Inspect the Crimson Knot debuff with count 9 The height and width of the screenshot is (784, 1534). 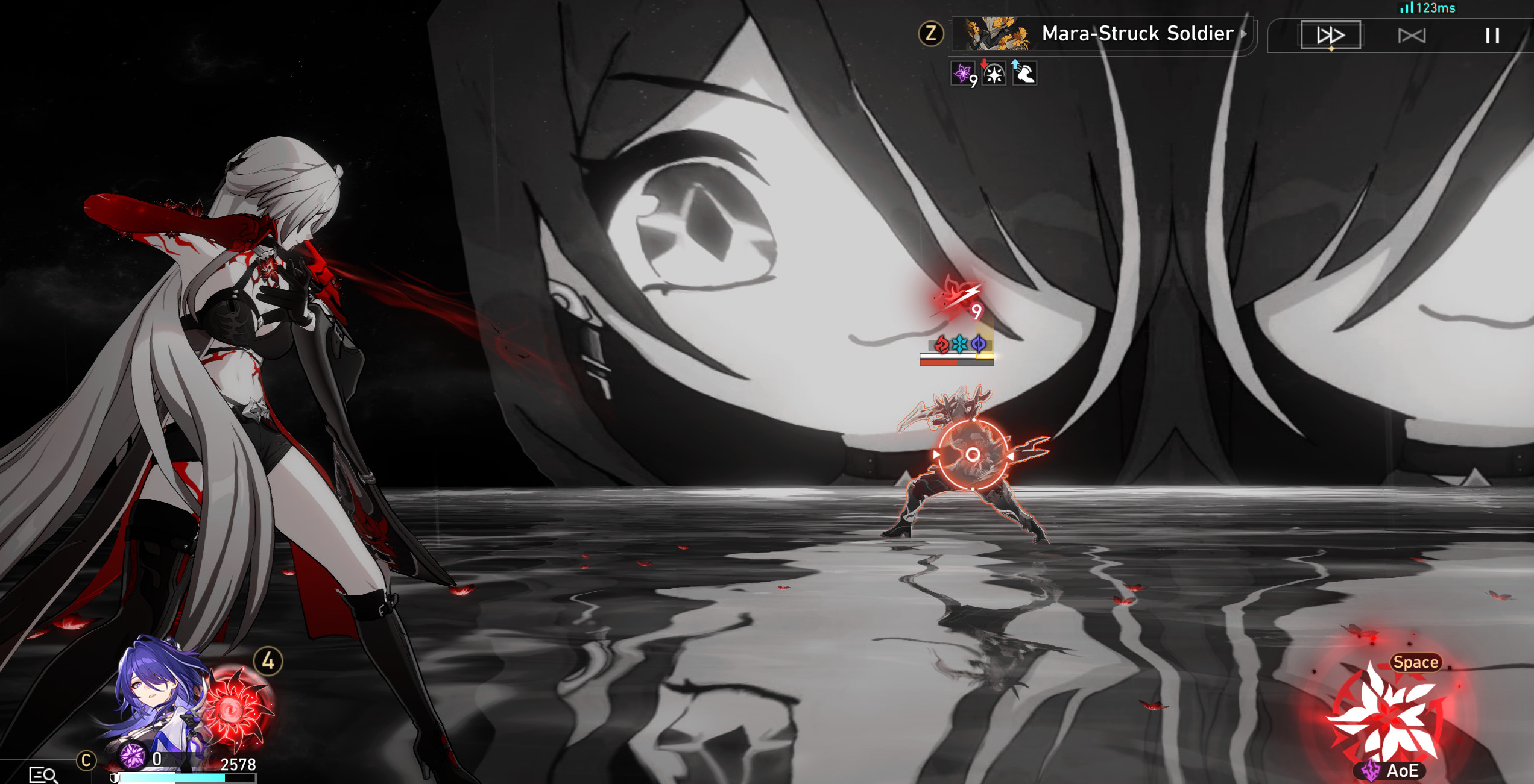tap(962, 74)
